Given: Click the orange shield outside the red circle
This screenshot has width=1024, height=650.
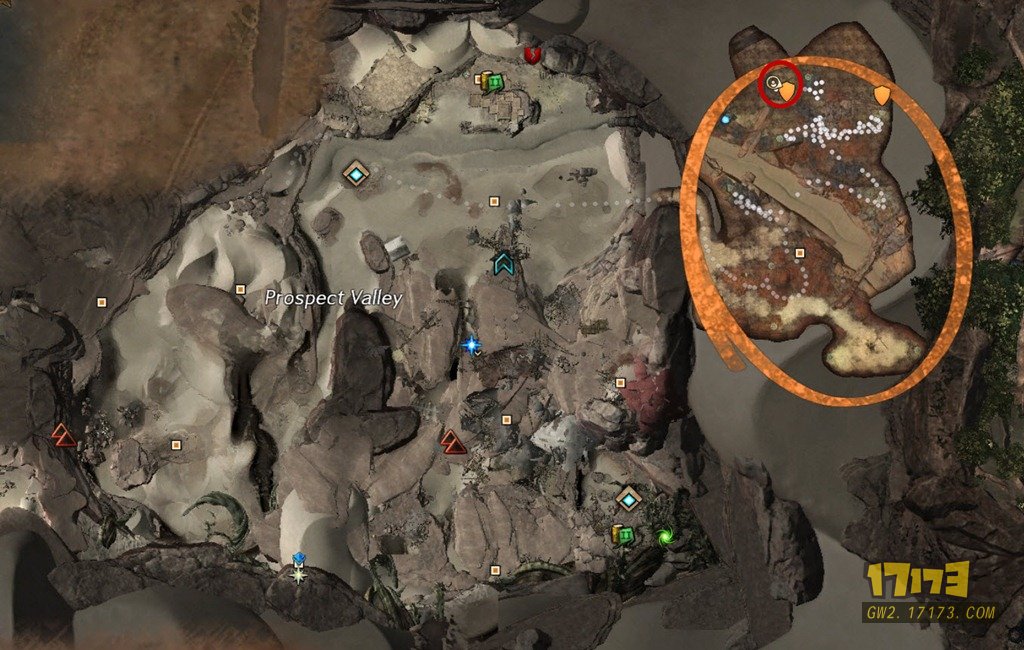Looking at the screenshot, I should [x=882, y=95].
